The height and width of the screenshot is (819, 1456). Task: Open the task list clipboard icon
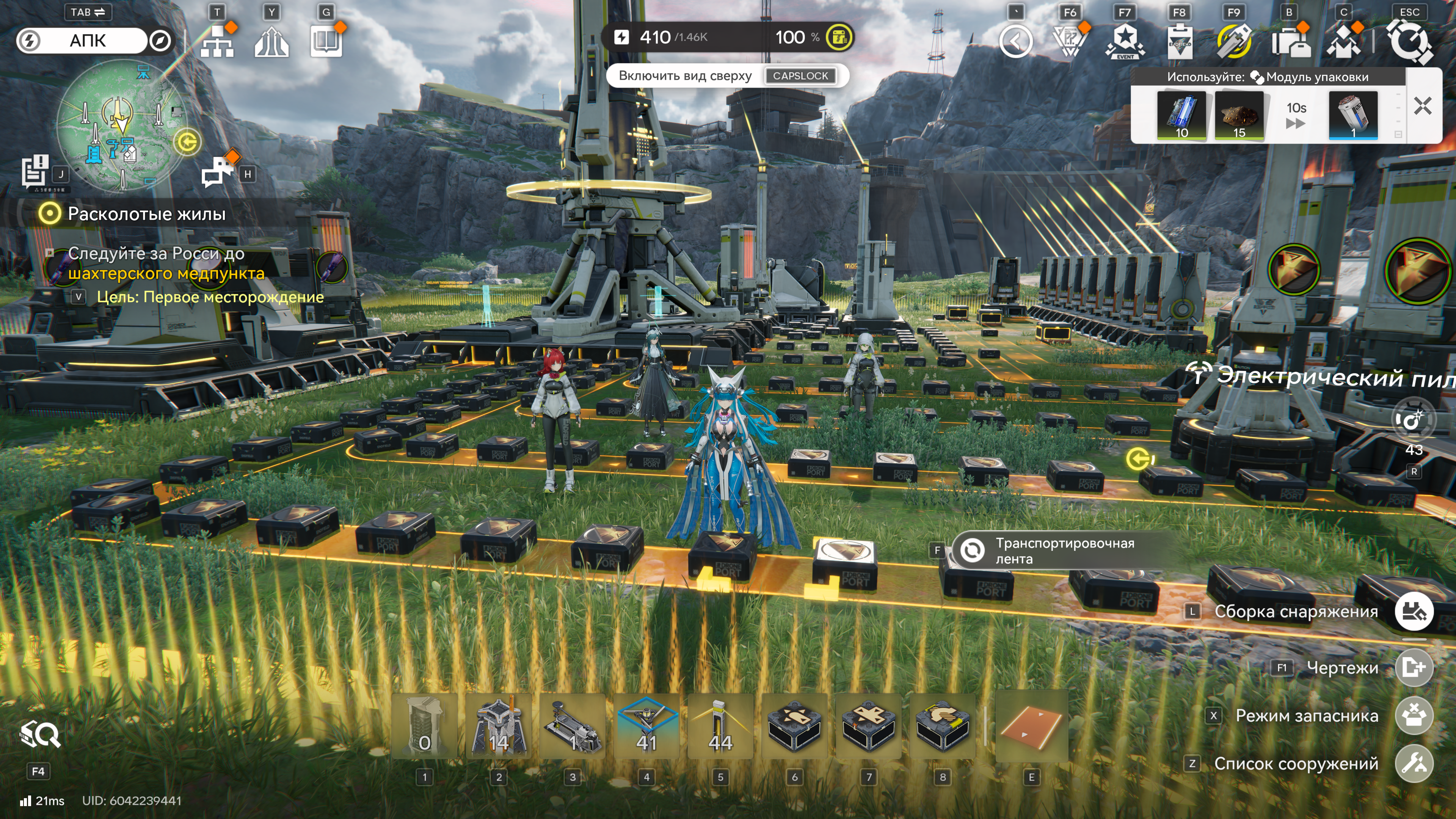pyautogui.click(x=35, y=170)
